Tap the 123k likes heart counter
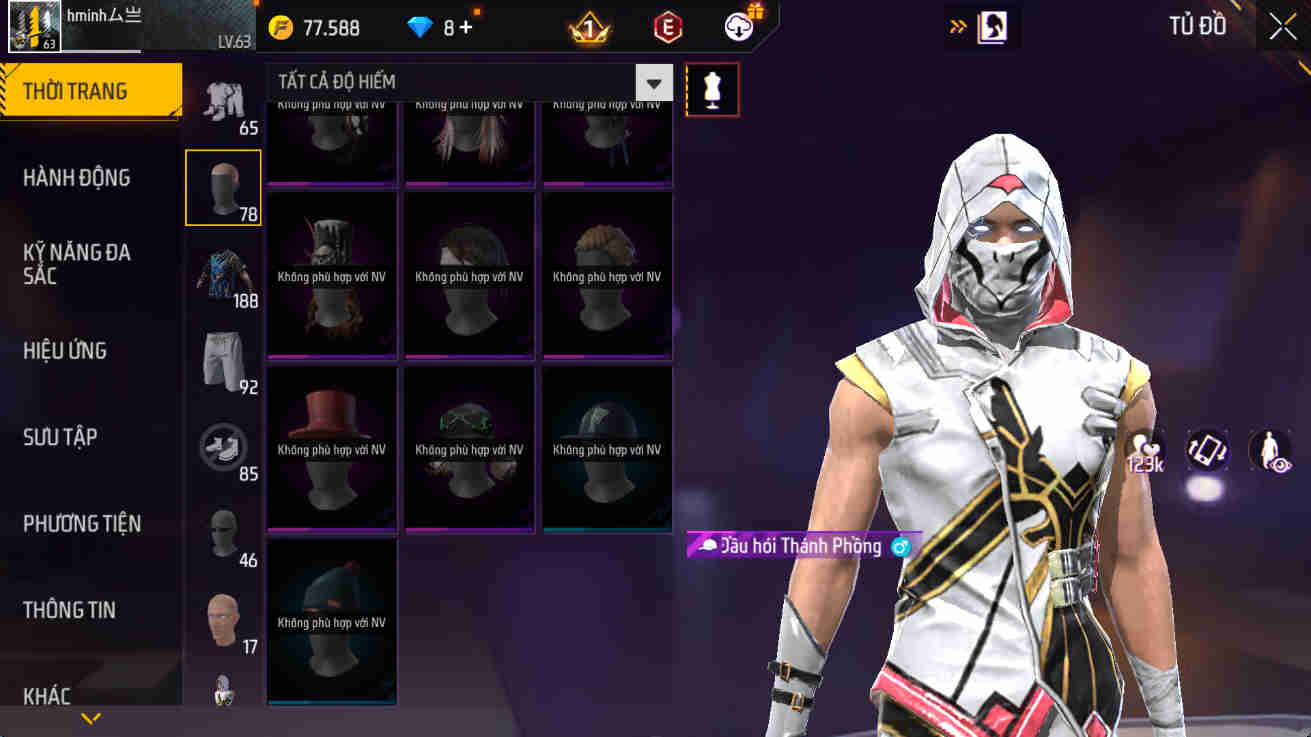Viewport: 1311px width, 737px height. coord(1144,451)
